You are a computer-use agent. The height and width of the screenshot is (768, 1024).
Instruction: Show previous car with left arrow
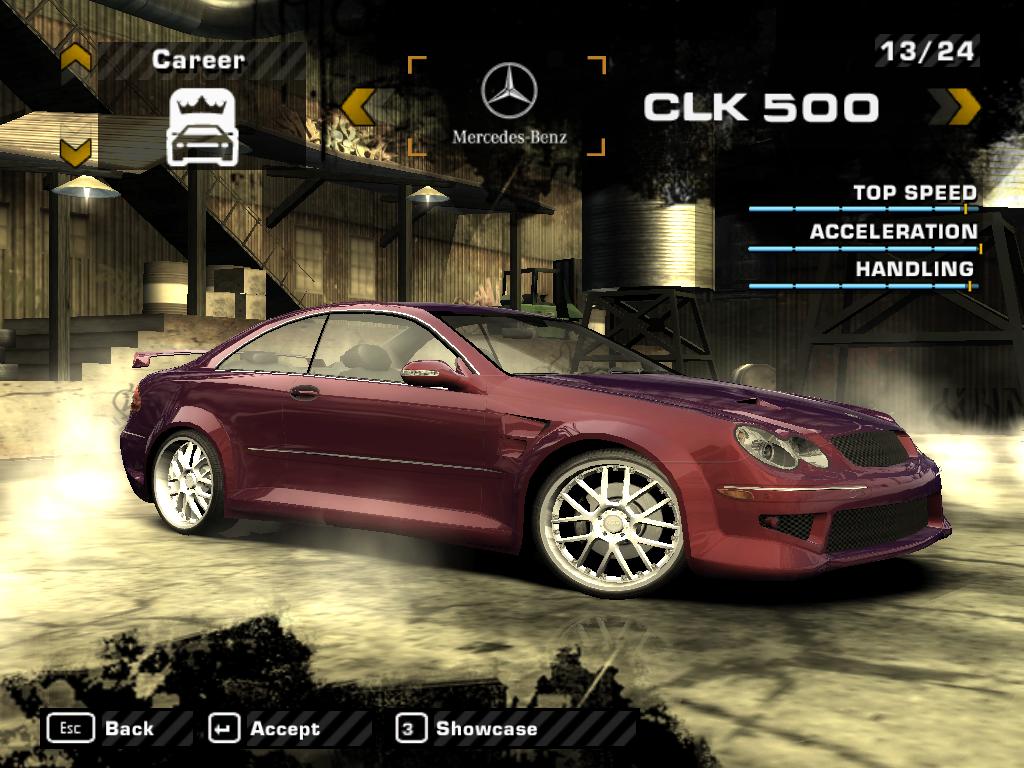(358, 107)
